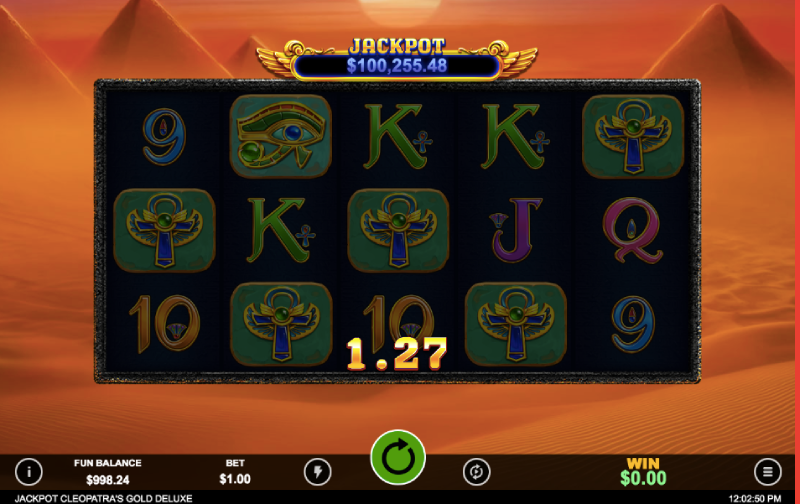Spin the reels with the green button
Viewport: 800px width, 504px height.
click(x=398, y=459)
